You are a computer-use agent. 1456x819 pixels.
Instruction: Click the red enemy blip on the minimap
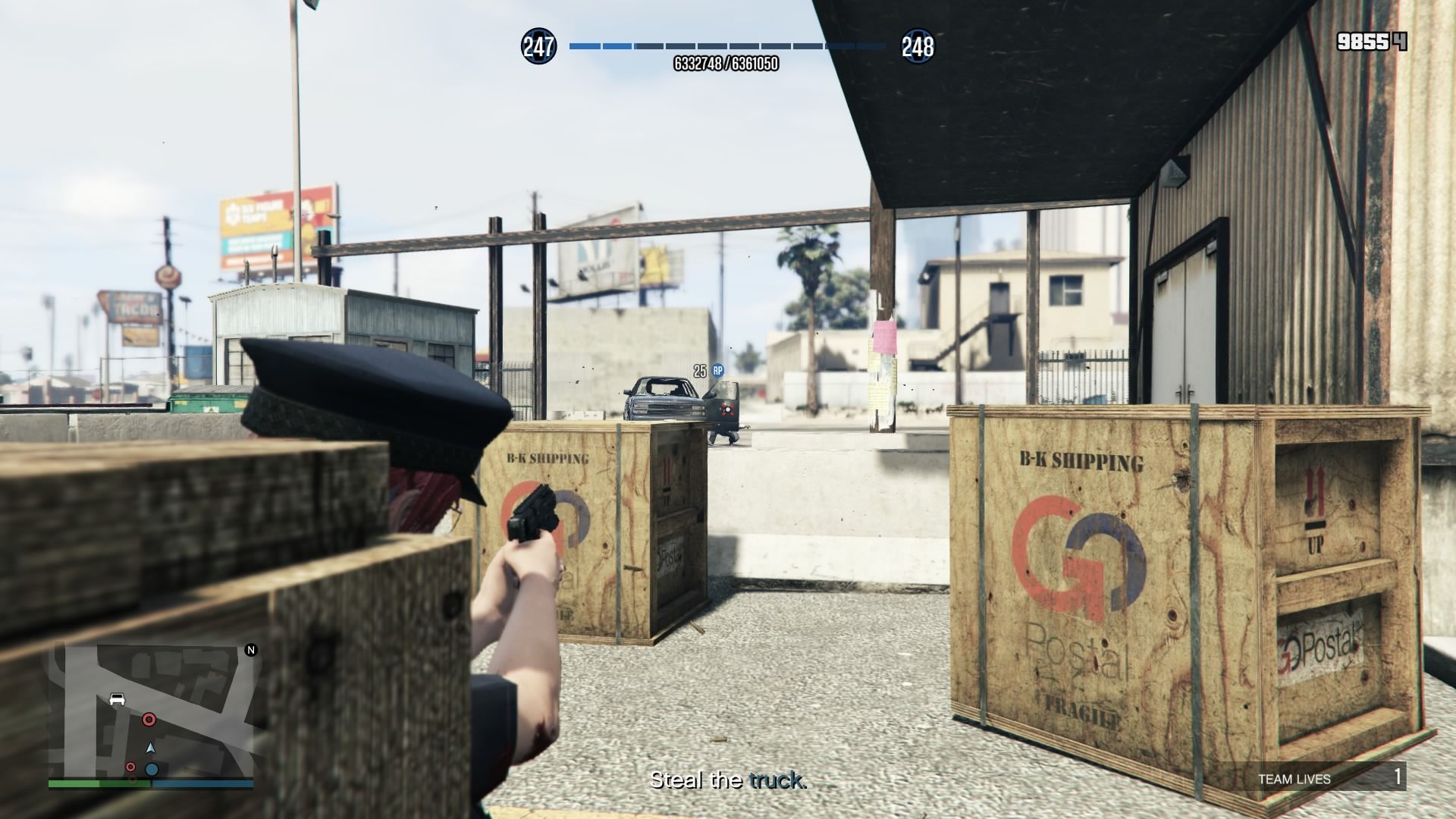point(149,720)
